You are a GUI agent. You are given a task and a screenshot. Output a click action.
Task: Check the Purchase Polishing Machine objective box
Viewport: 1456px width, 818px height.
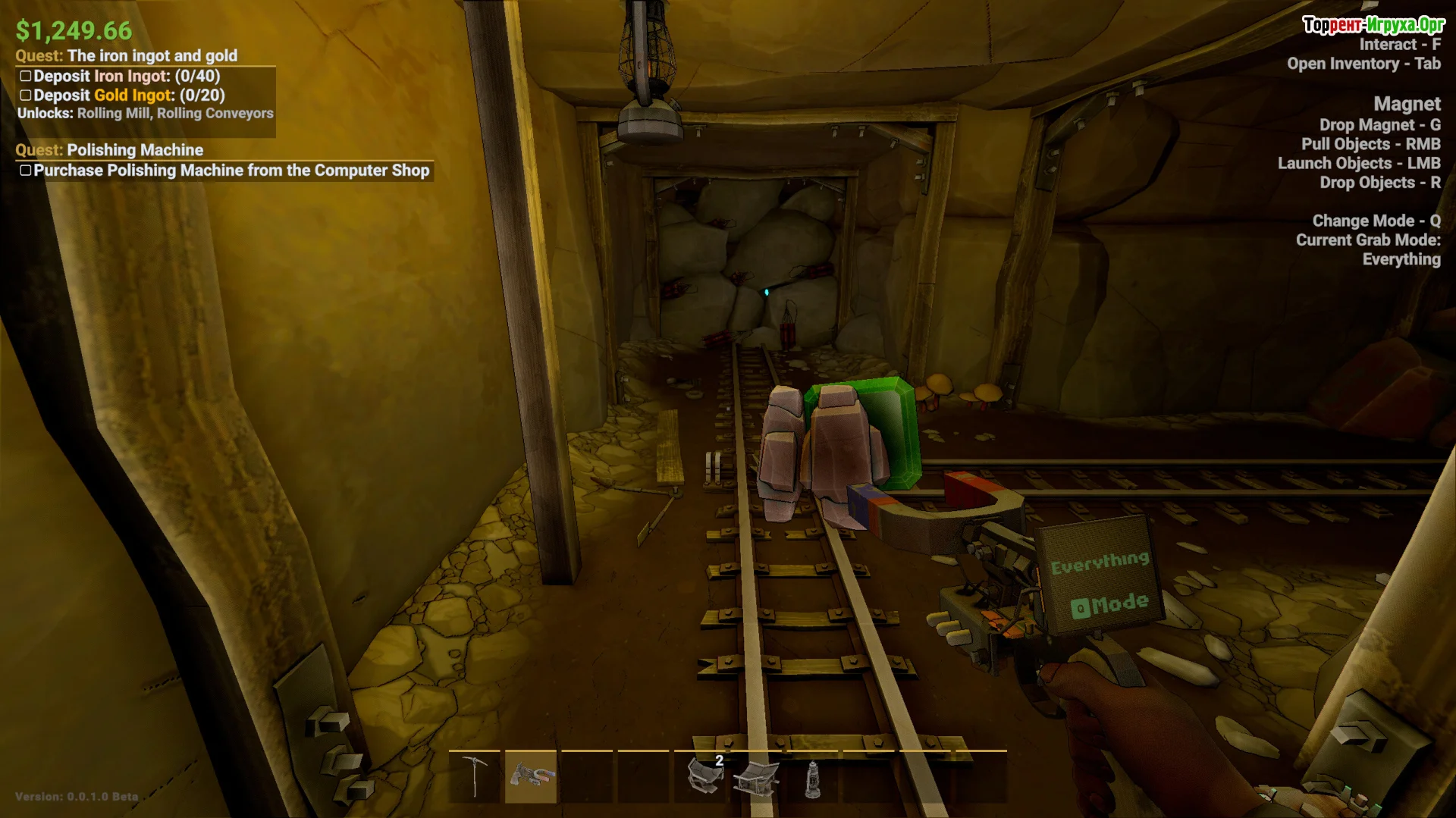coord(26,171)
